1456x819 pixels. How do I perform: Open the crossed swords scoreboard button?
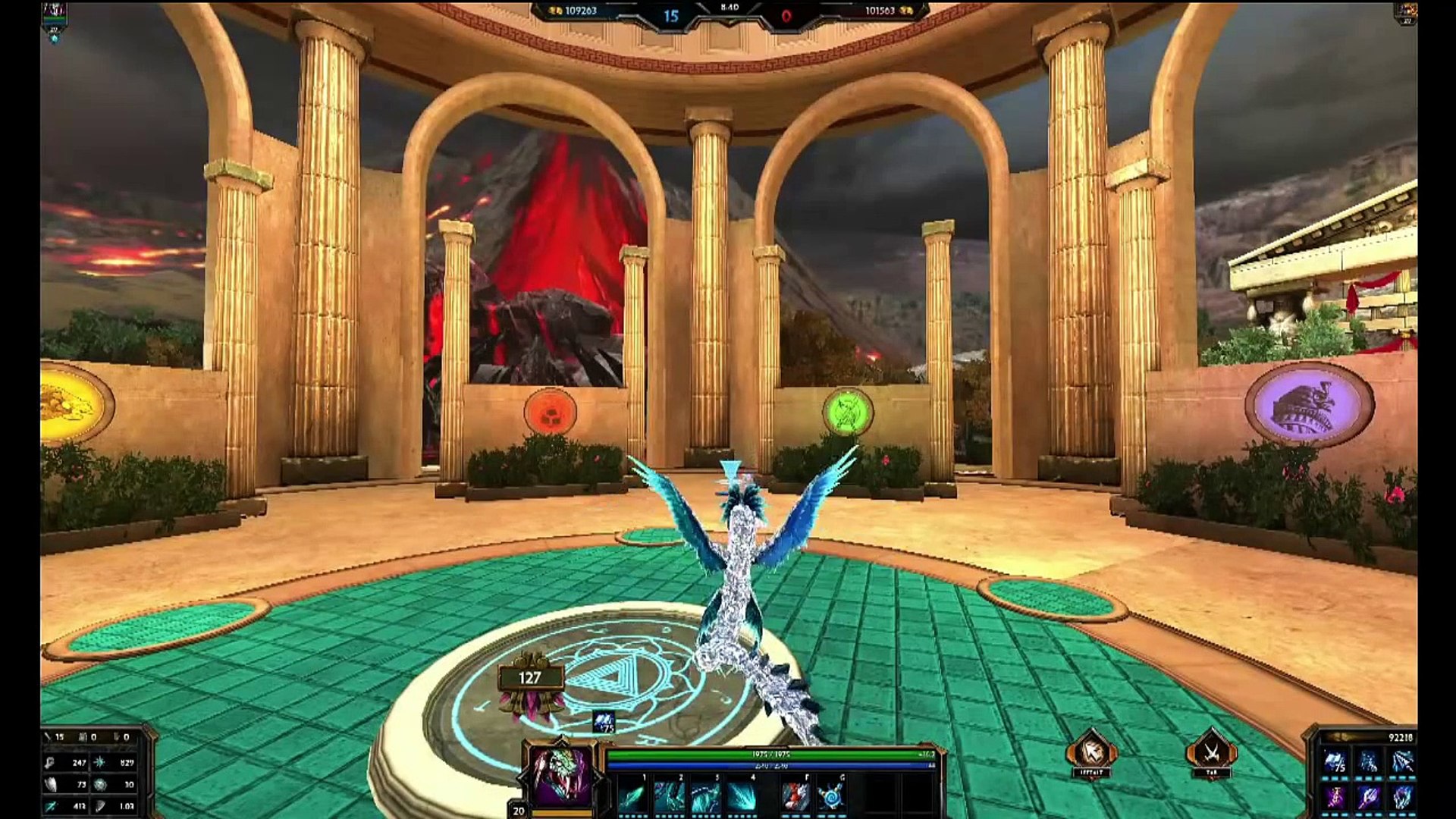[x=1211, y=752]
